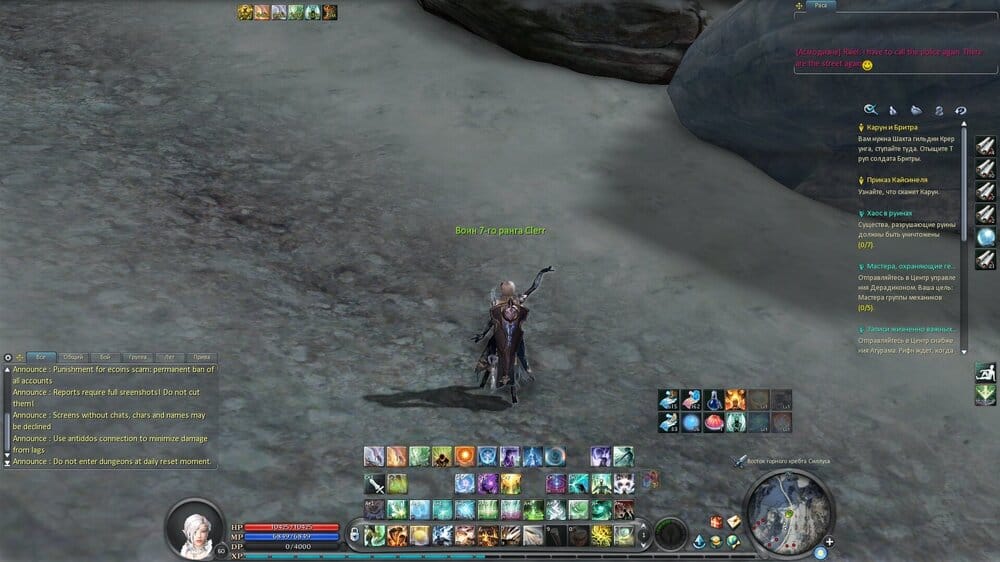This screenshot has width=1000, height=562.
Task: Open the Хаос в руинах quest
Action: coord(890,213)
